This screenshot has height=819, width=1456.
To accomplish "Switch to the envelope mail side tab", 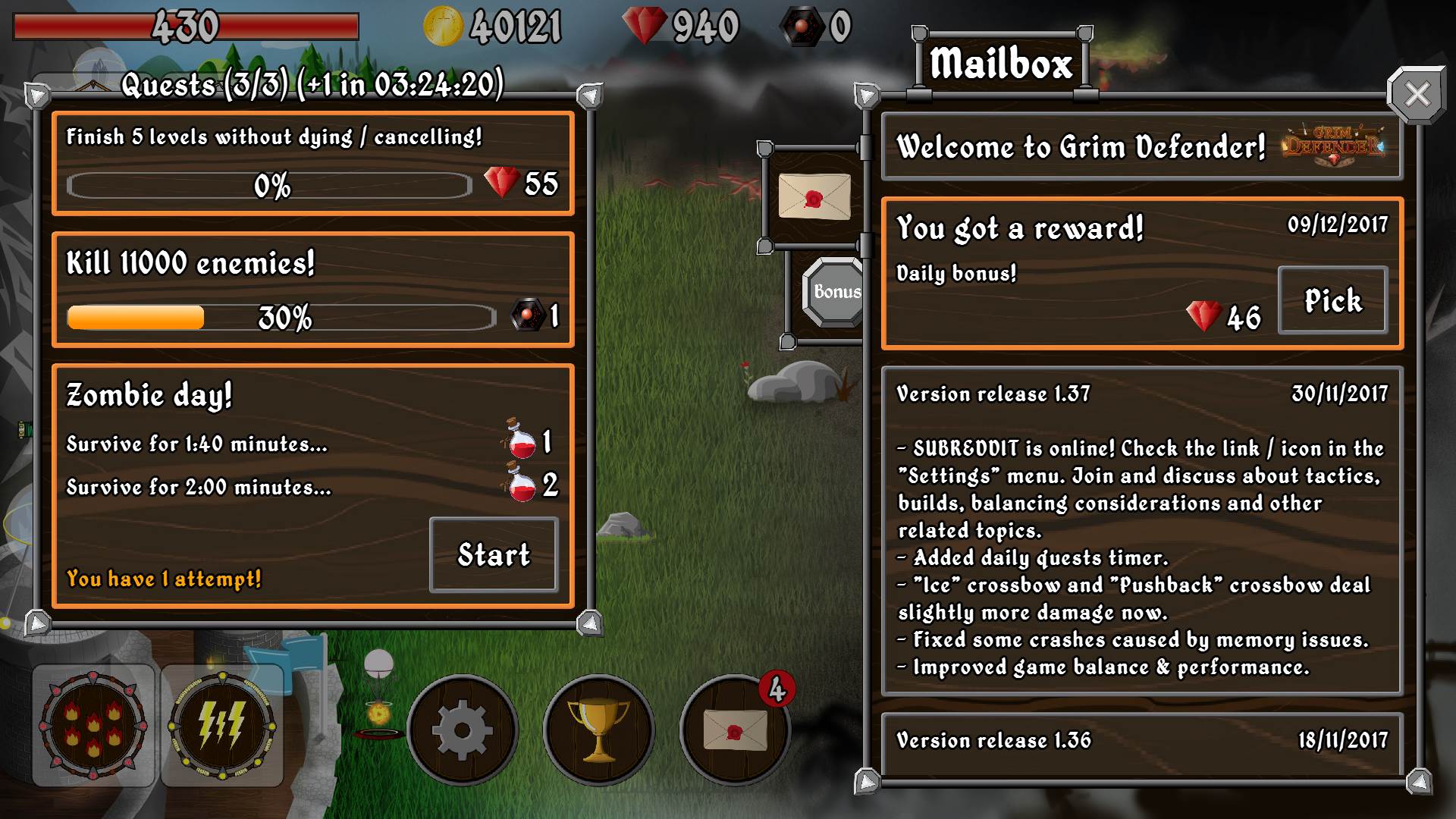I will click(x=814, y=196).
